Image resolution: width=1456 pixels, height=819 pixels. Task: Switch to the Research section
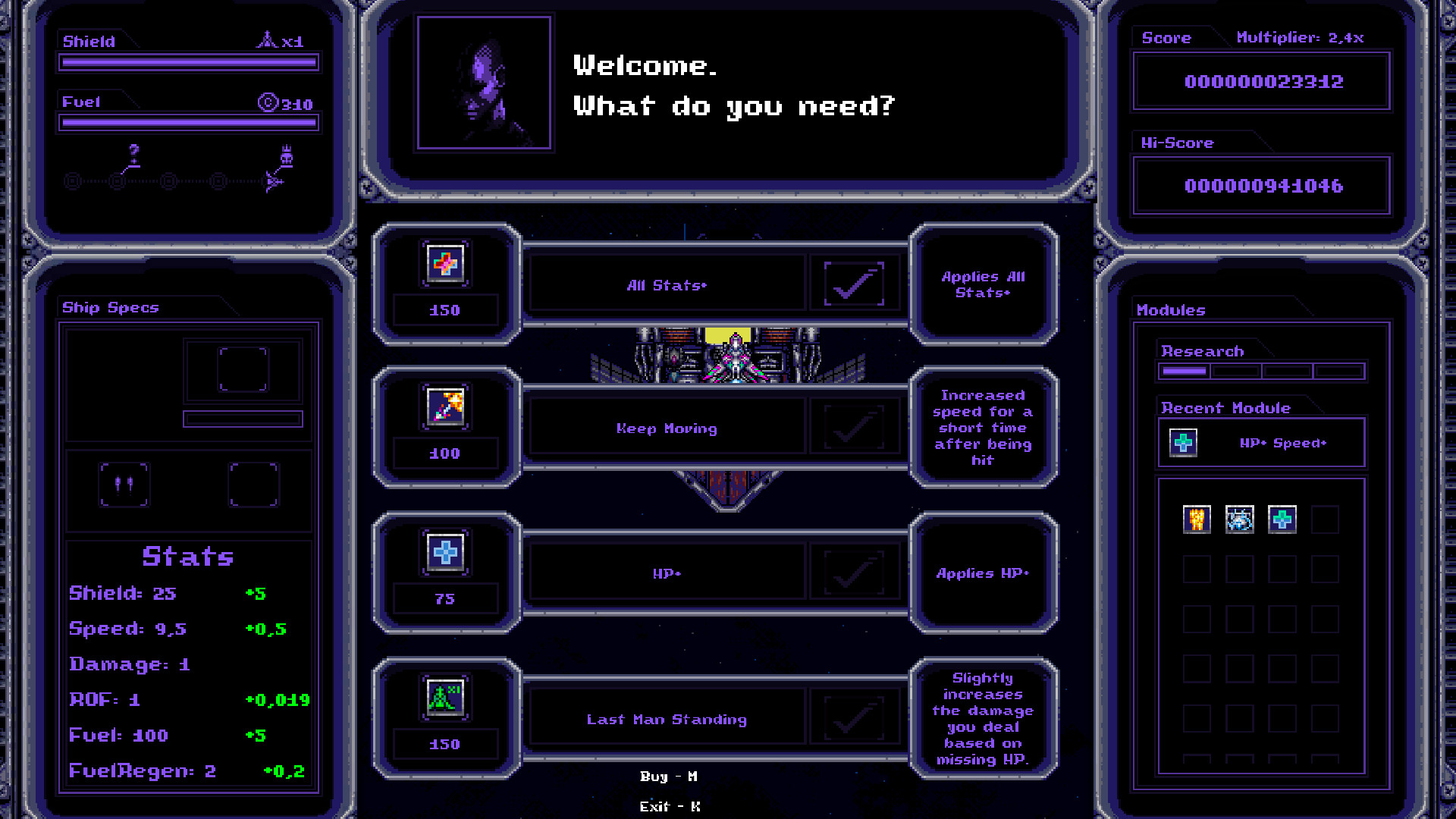[x=1201, y=350]
